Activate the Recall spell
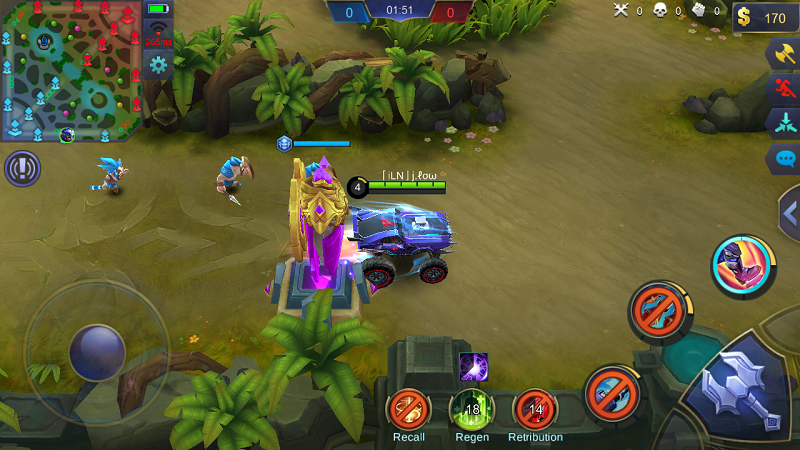Screen dimensions: 800x450 click(409, 409)
